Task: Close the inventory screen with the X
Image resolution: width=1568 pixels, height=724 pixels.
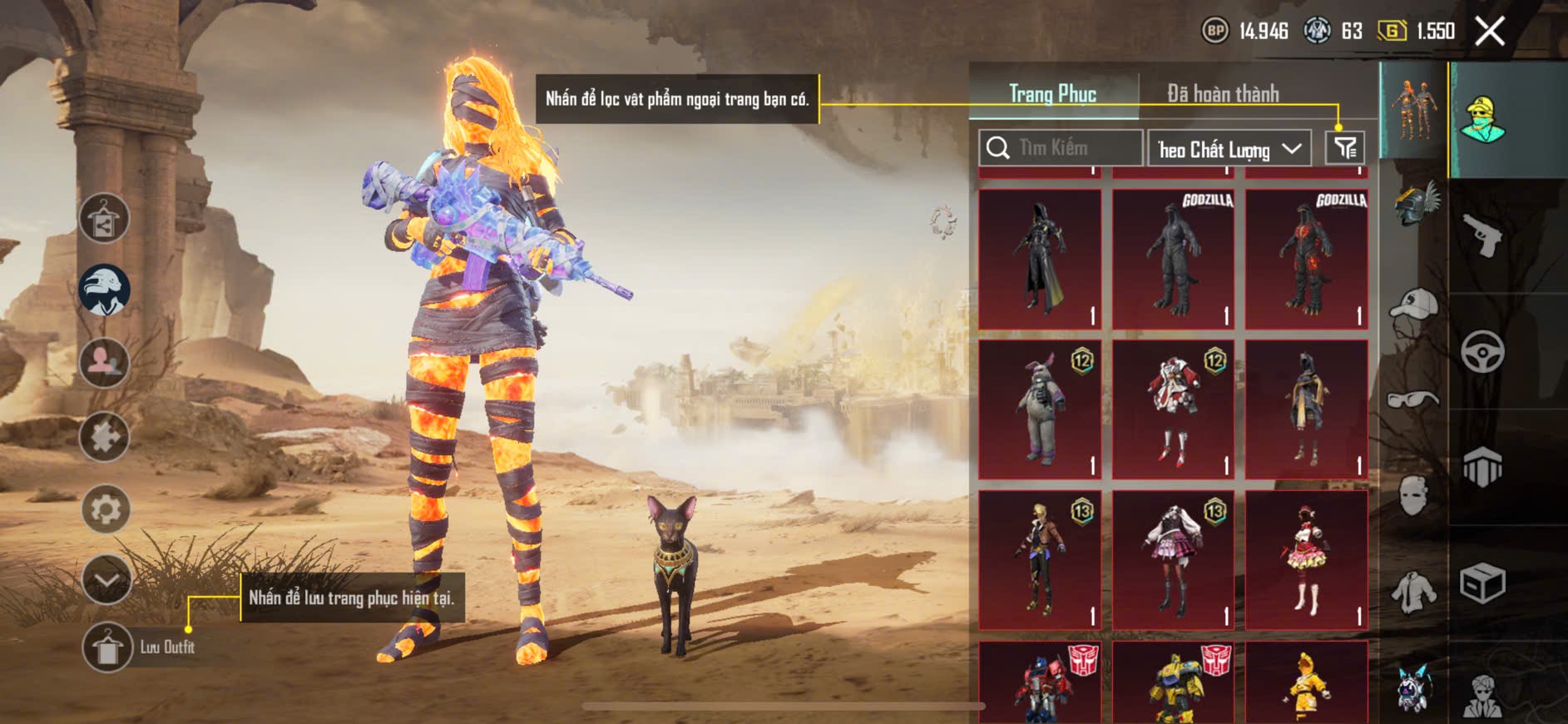Action: [1490, 32]
